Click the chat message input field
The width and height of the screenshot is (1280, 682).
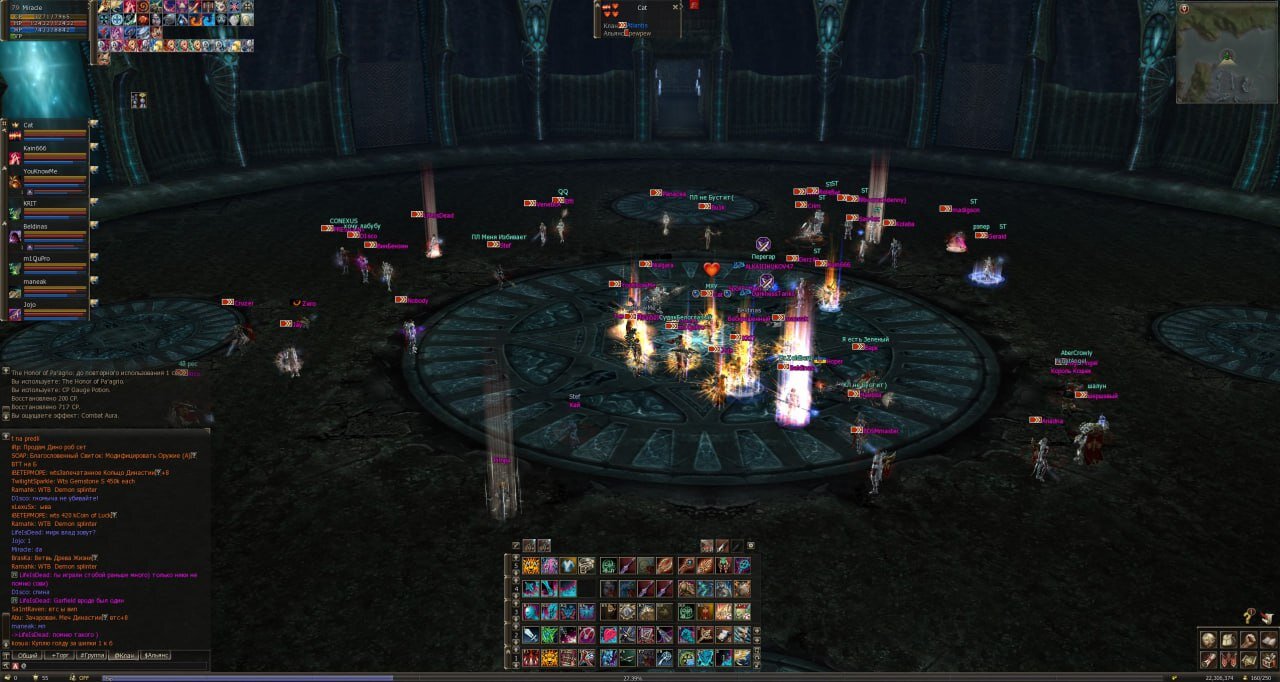[110, 666]
